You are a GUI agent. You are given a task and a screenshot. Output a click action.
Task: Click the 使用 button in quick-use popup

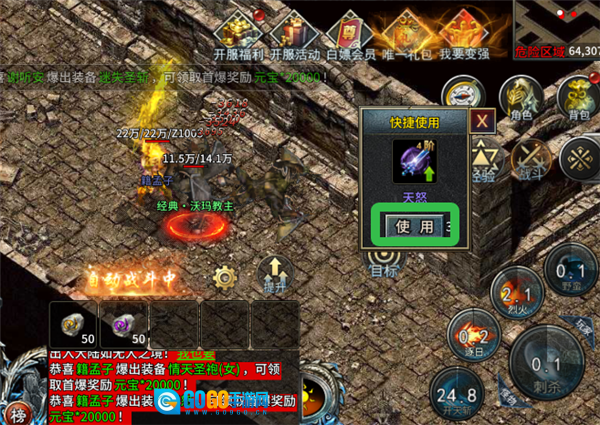(414, 226)
